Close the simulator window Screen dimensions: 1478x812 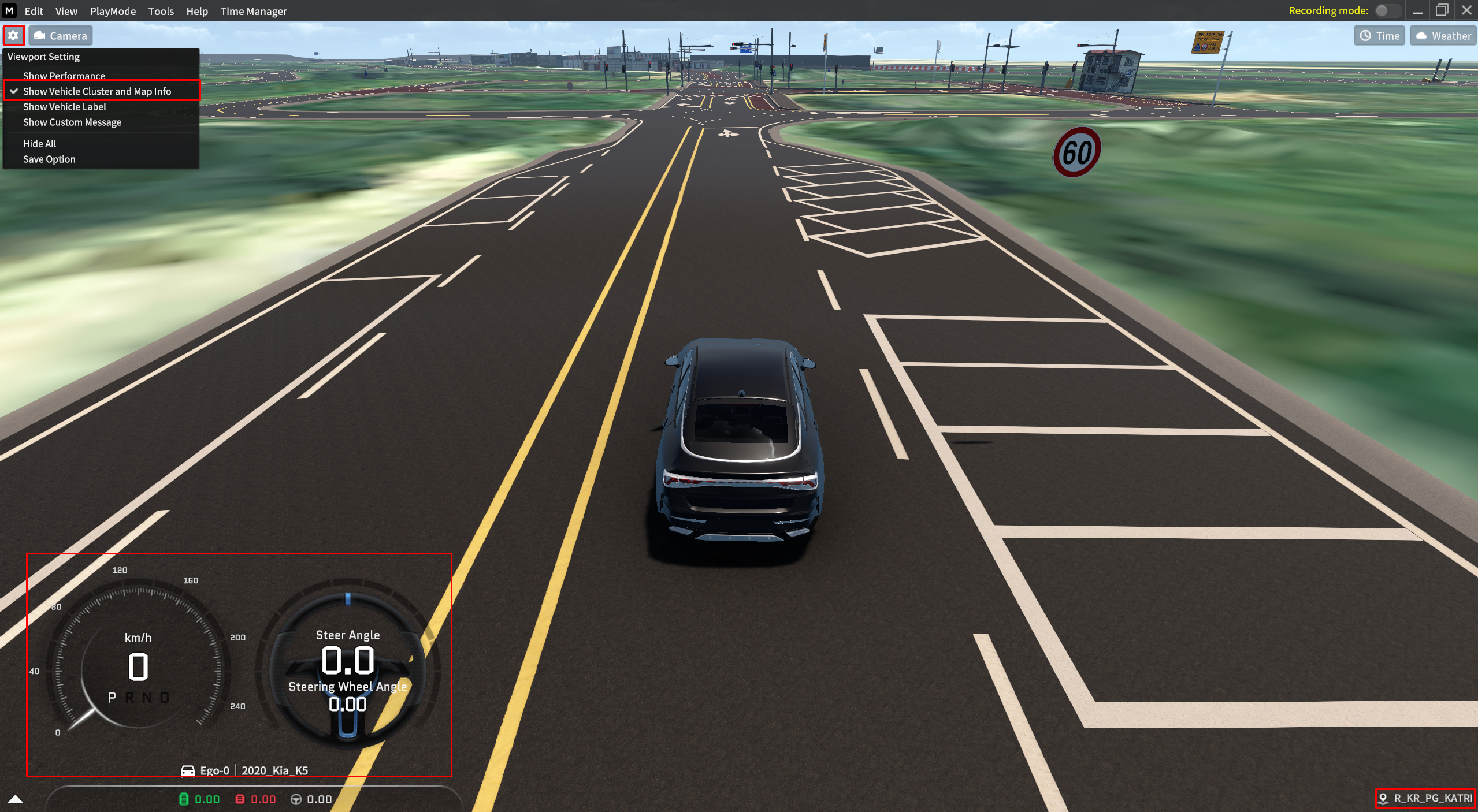click(x=1466, y=10)
